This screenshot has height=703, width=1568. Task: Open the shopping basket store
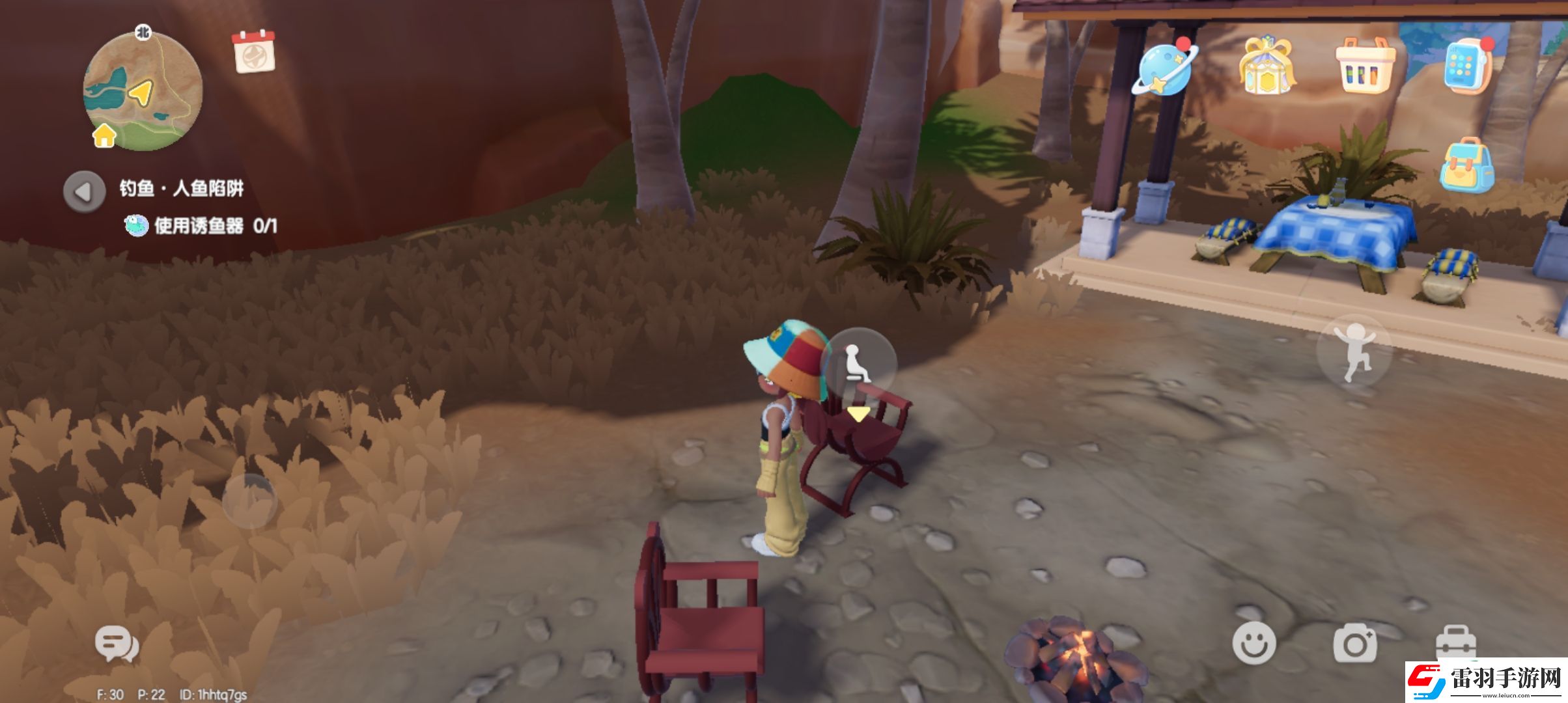(x=1365, y=65)
